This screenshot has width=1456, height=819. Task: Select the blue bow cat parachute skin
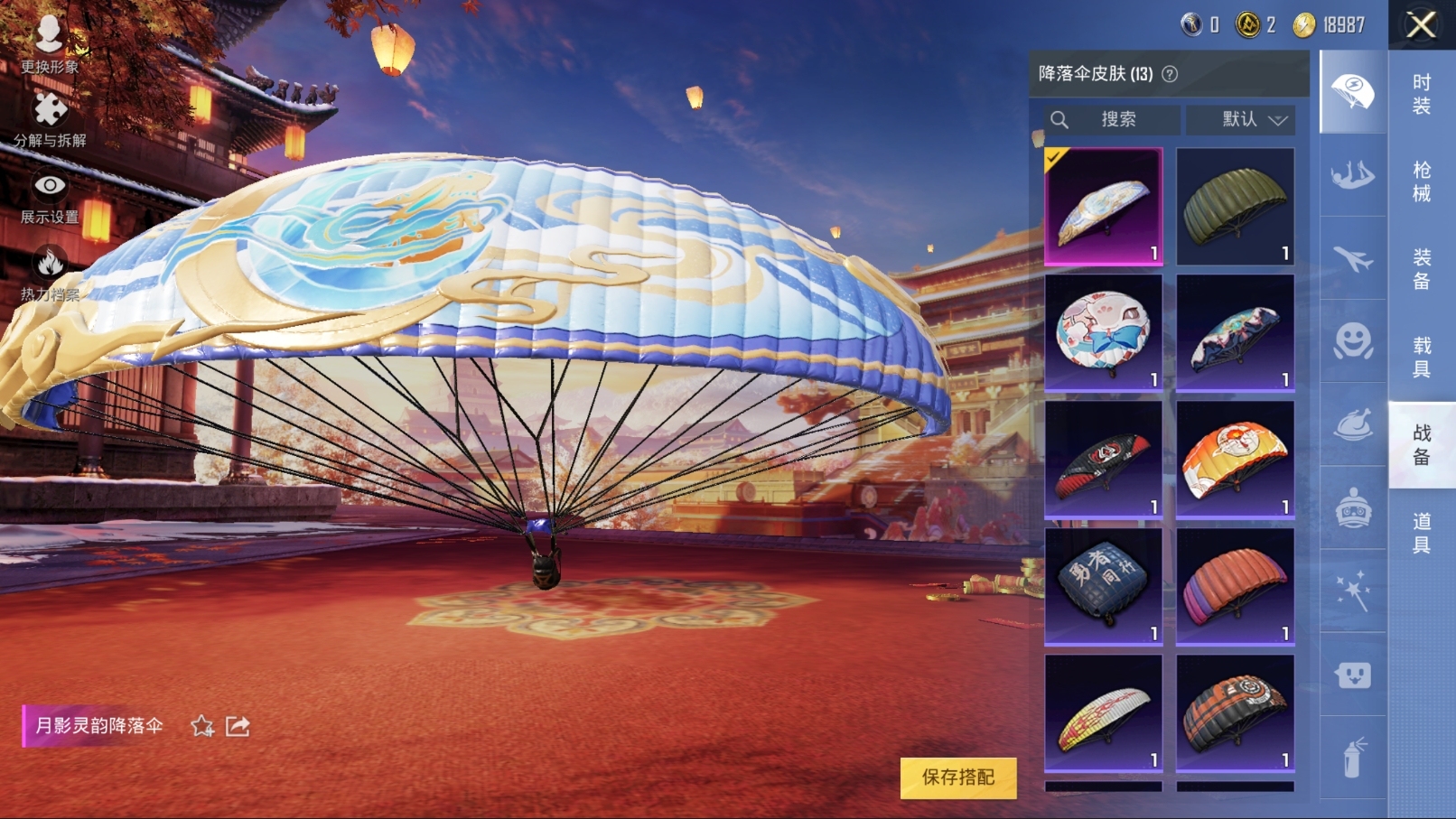tap(1103, 333)
